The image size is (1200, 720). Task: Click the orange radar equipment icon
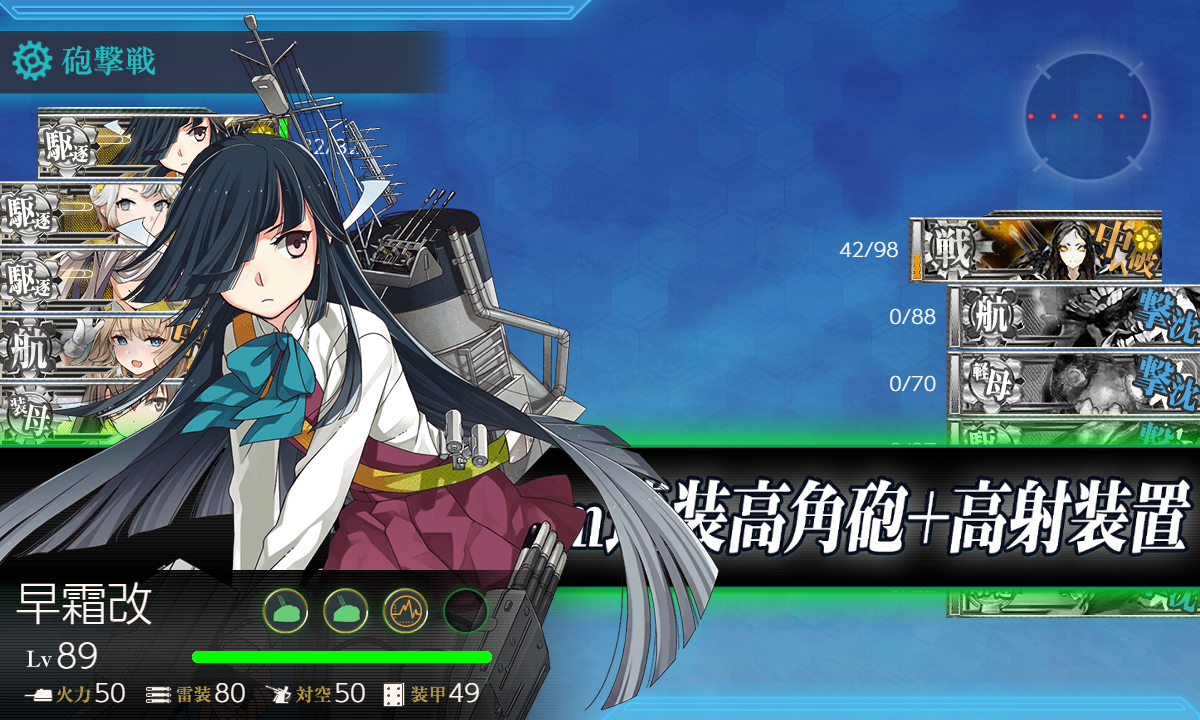tap(405, 609)
